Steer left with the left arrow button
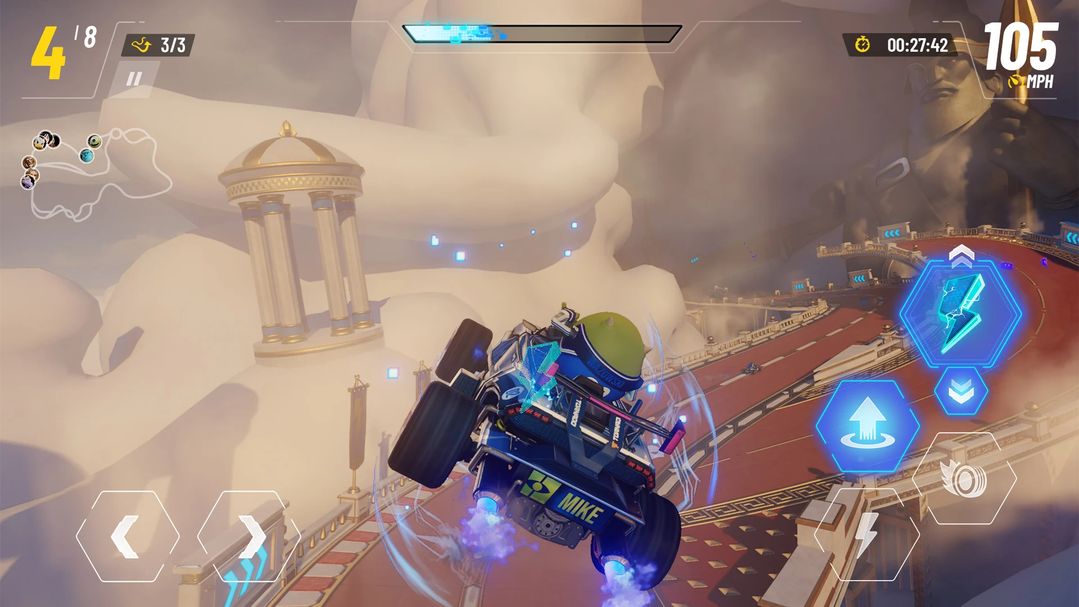This screenshot has height=607, width=1079. [x=127, y=537]
